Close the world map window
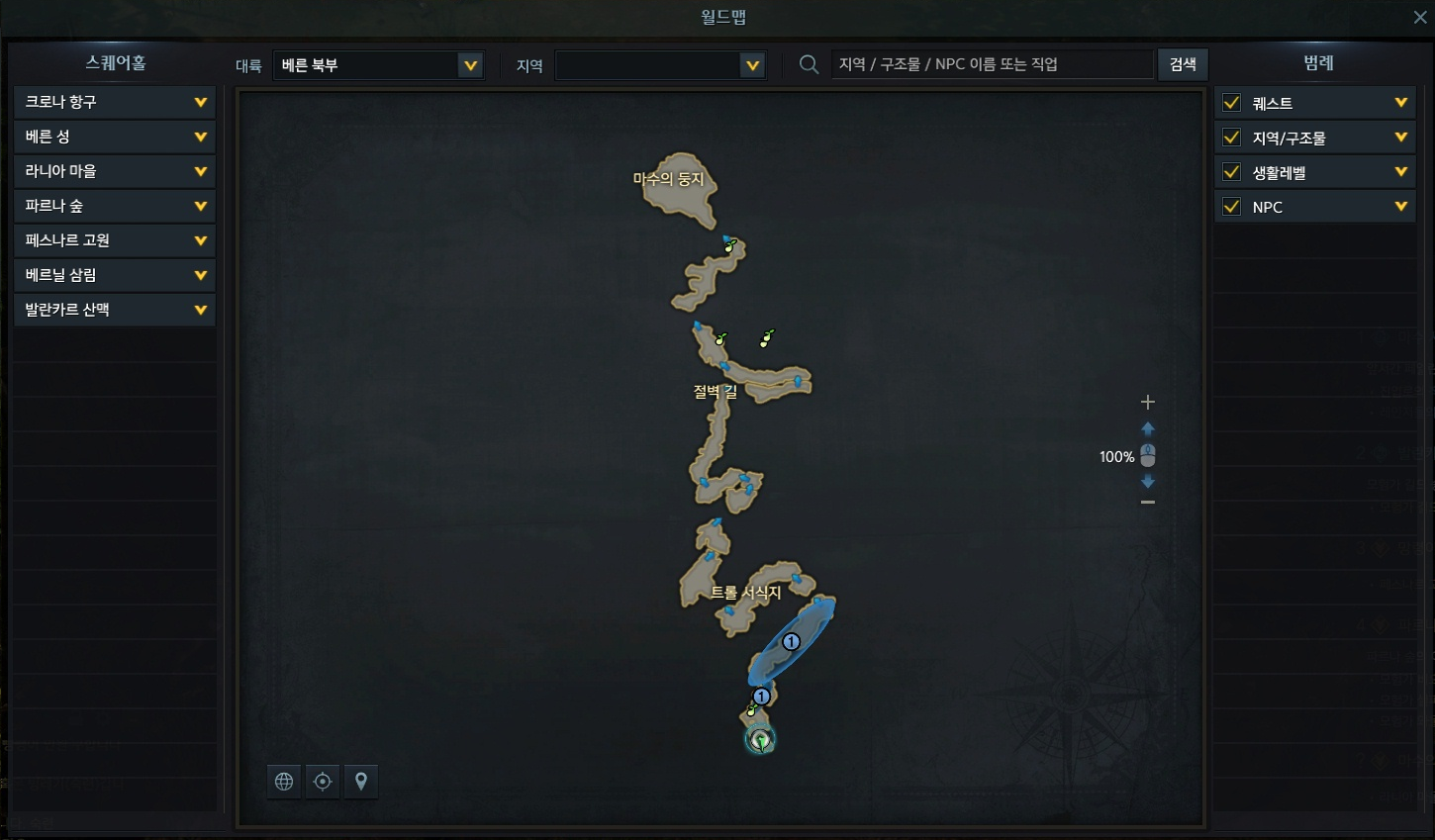 1420,18
